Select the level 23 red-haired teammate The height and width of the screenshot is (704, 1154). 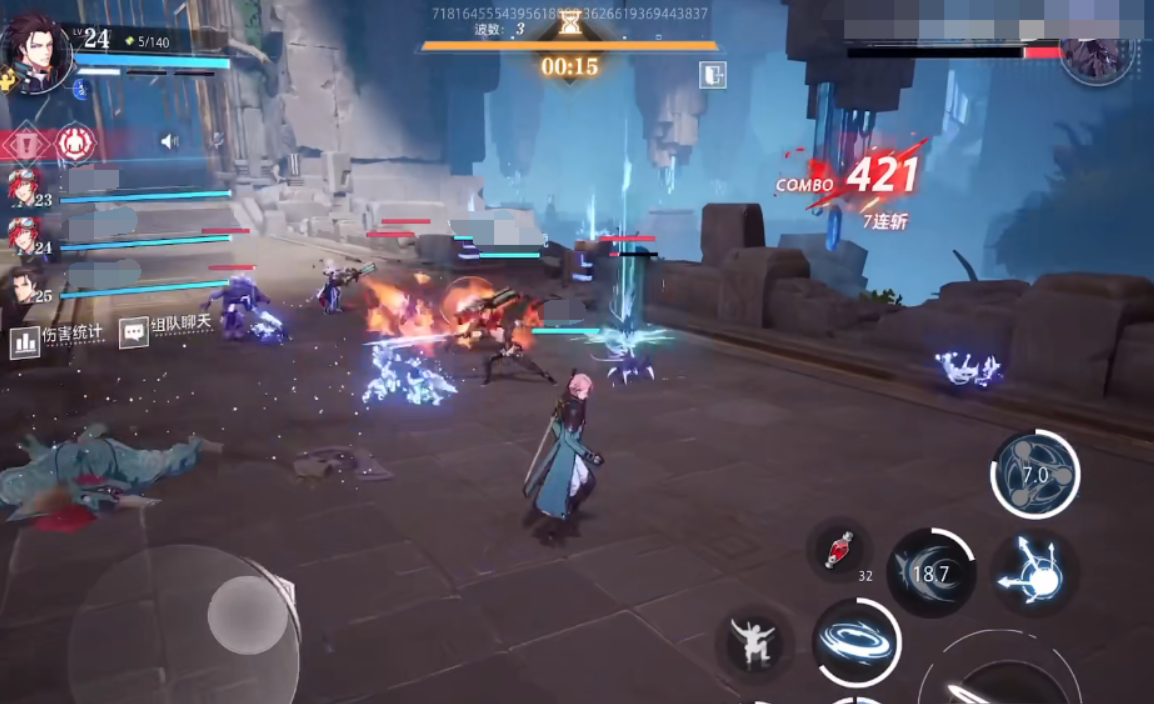coord(24,188)
